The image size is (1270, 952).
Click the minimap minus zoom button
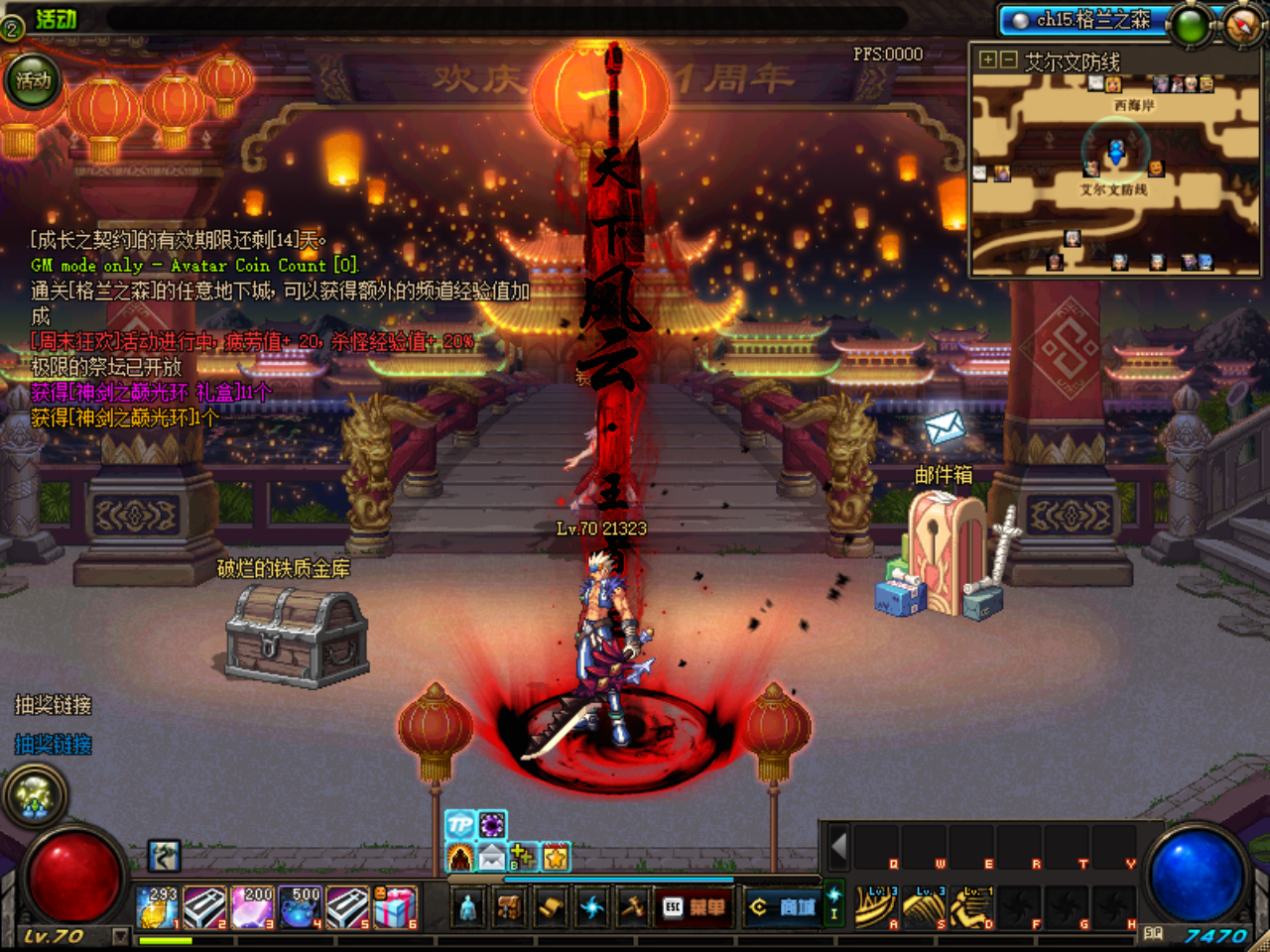(1008, 60)
